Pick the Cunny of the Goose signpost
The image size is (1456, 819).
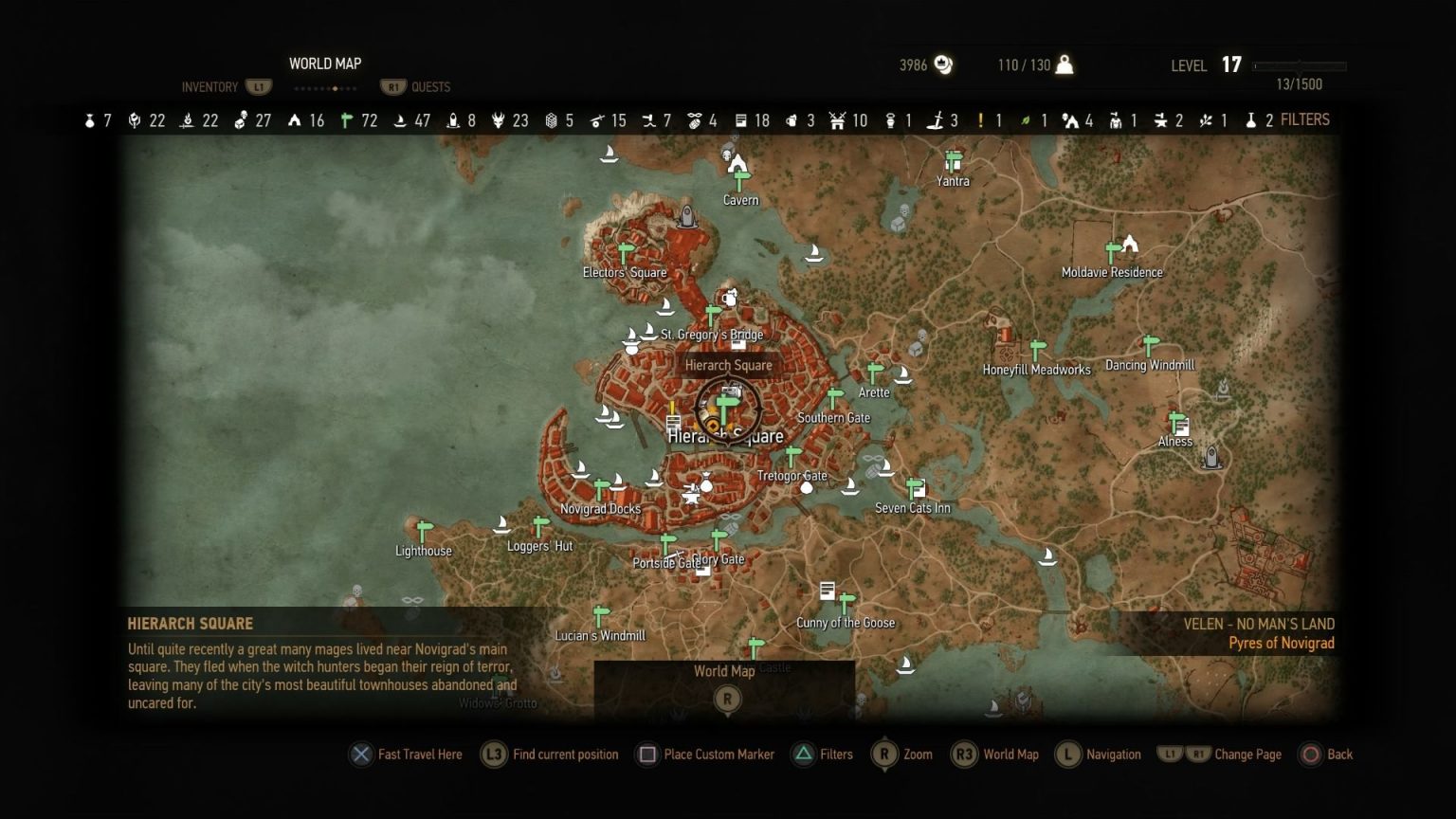pos(846,603)
